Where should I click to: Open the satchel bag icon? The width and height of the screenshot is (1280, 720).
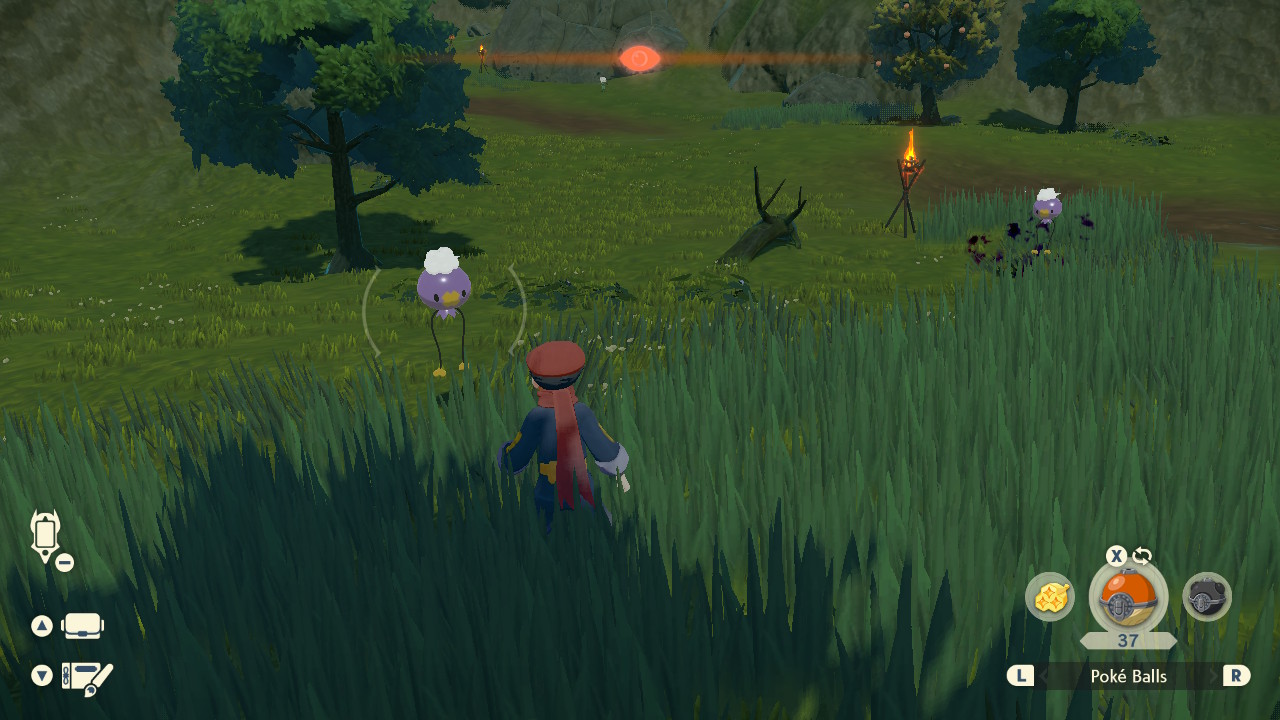click(82, 626)
